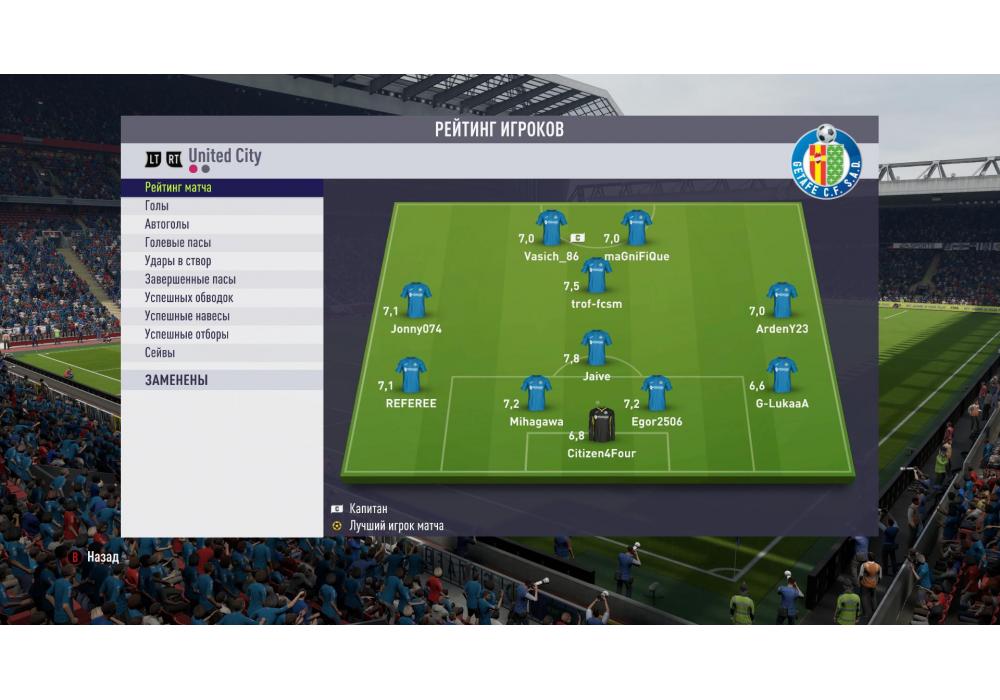This screenshot has width=1000, height=700.
Task: Open the Автоголы stat row
Action: [x=222, y=224]
